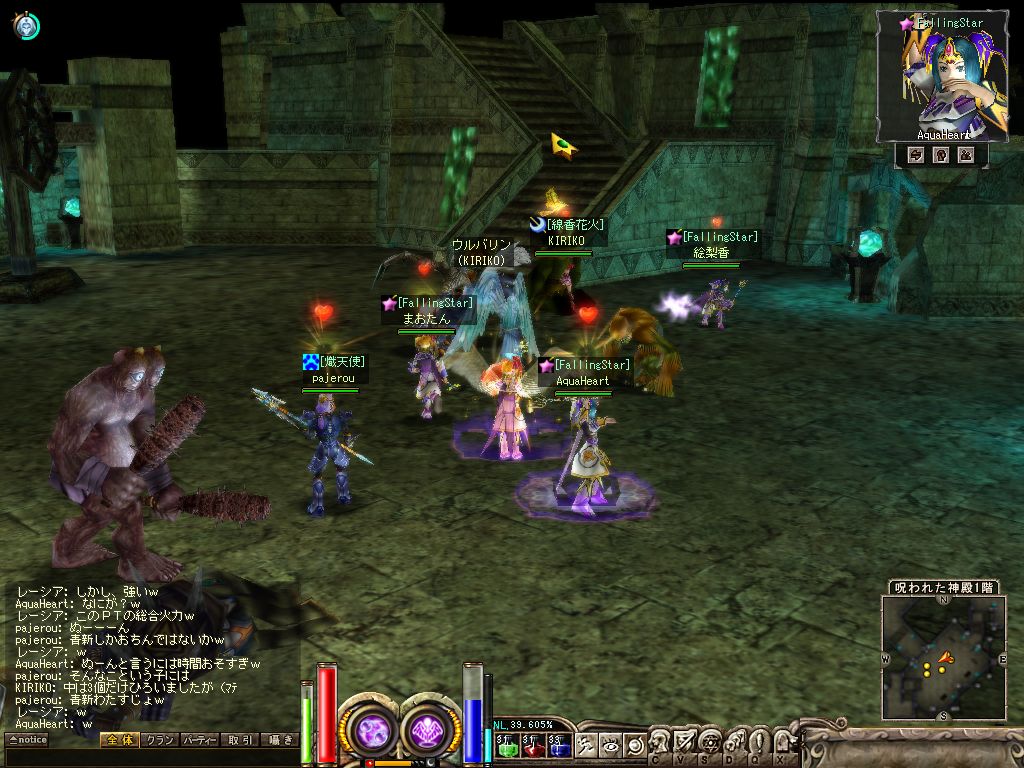Open the notice toggle button
Screen dimensions: 1024x768
click(x=27, y=740)
